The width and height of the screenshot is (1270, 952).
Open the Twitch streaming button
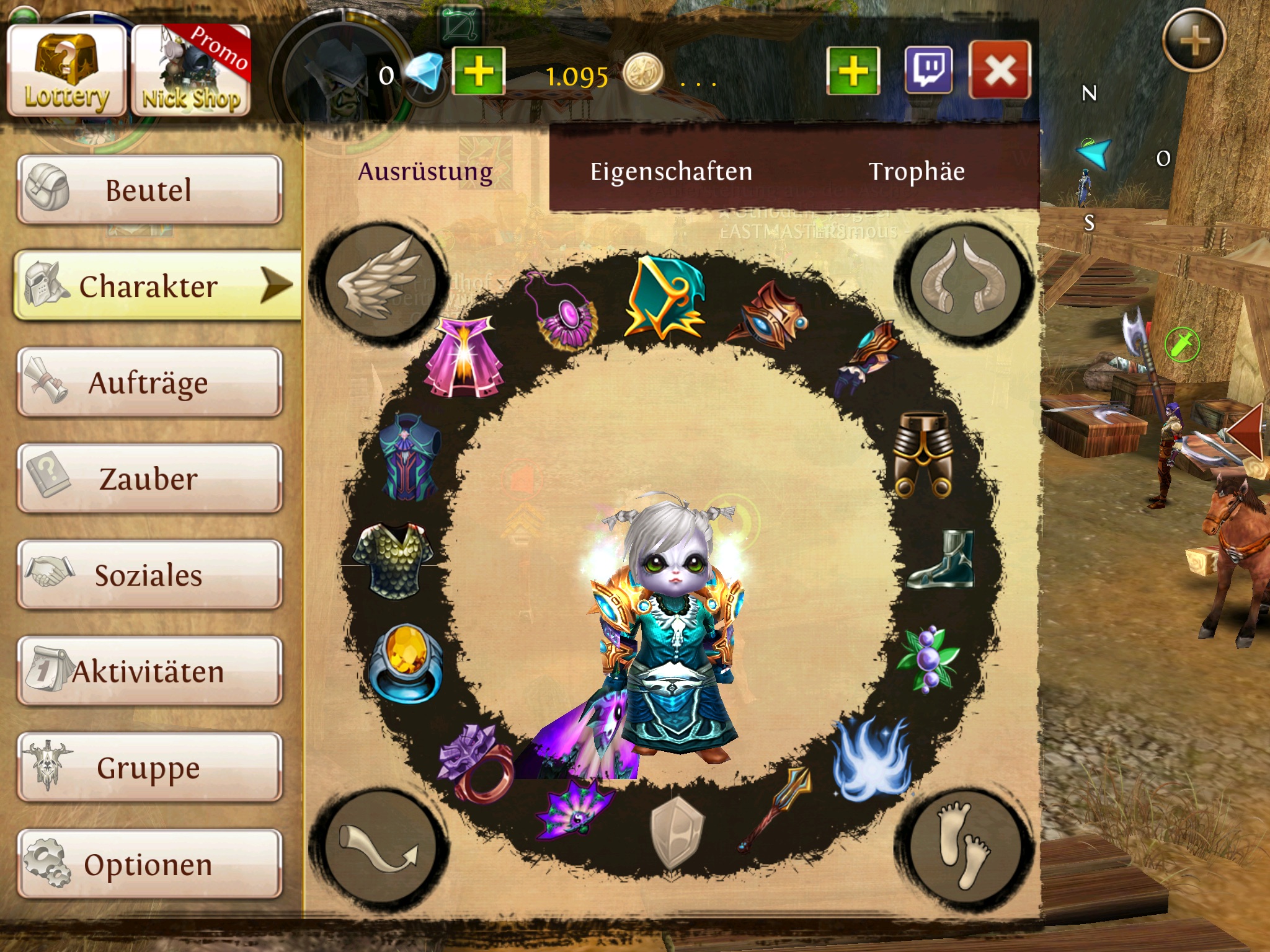point(928,71)
